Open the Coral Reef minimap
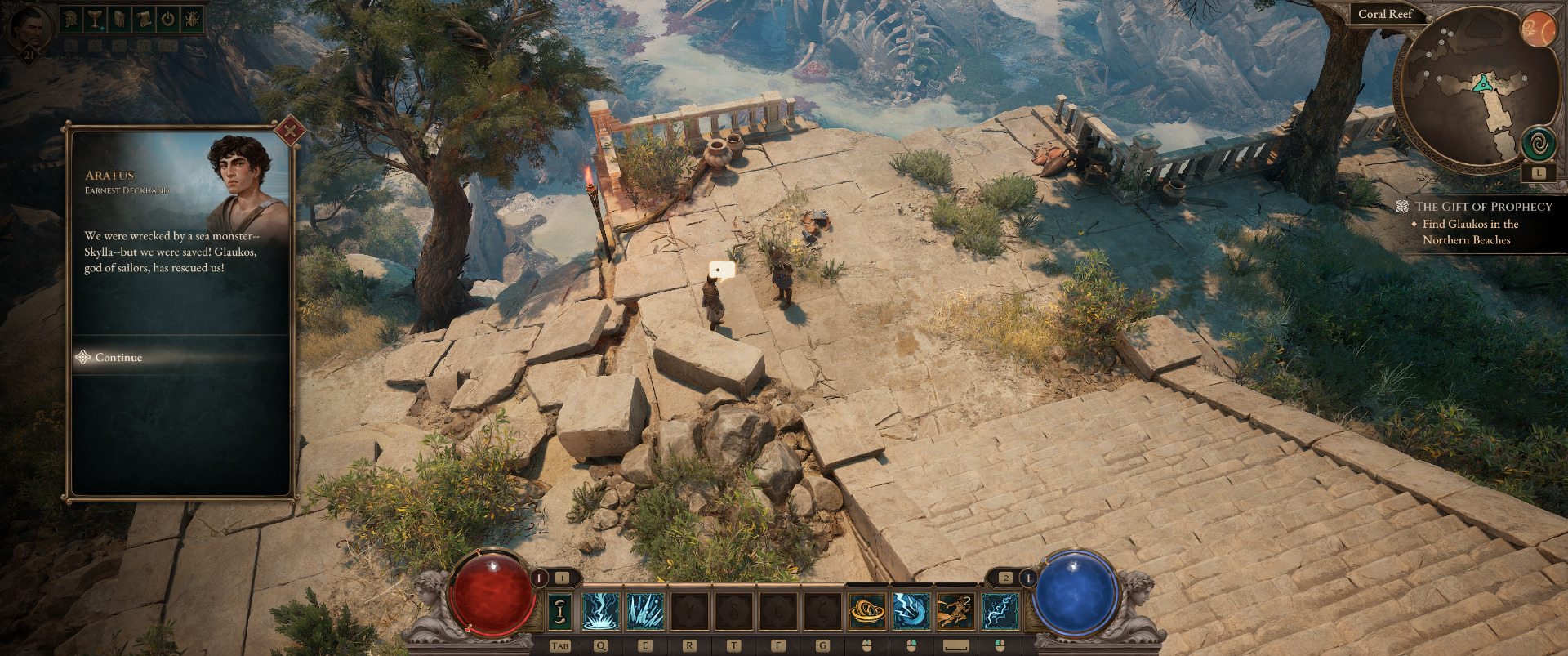This screenshot has height=656, width=1568. (1470, 90)
